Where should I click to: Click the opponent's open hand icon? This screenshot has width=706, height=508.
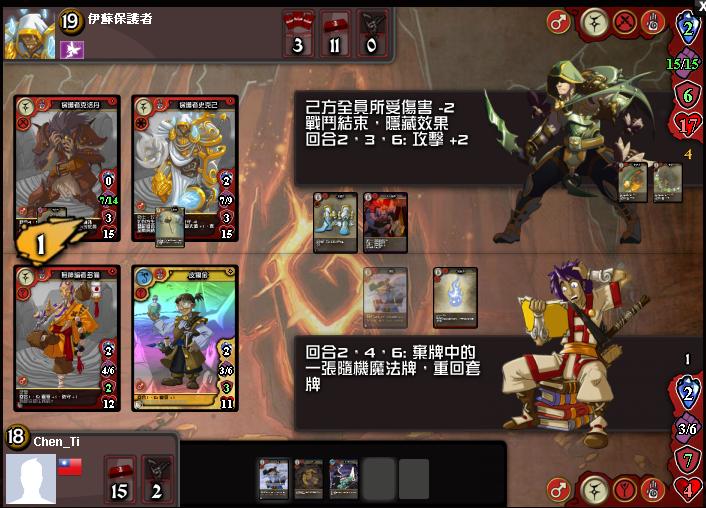click(x=653, y=21)
